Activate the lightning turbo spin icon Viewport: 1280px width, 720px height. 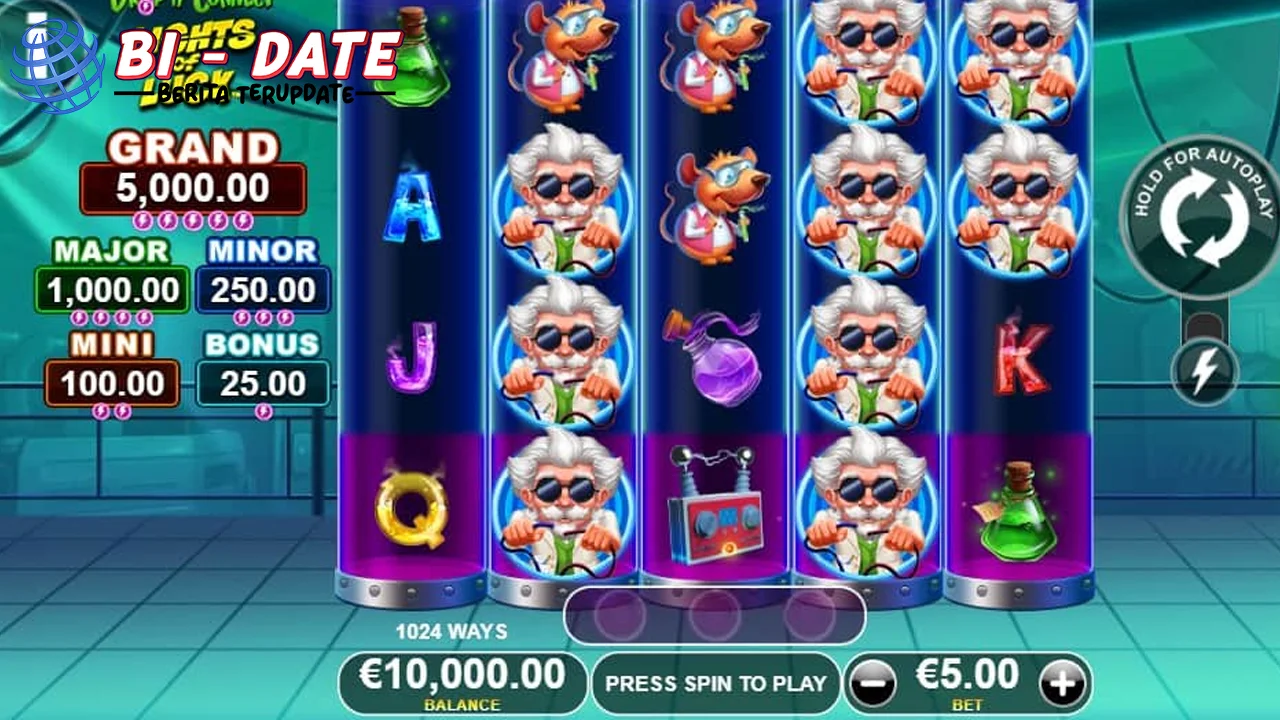(x=1204, y=370)
